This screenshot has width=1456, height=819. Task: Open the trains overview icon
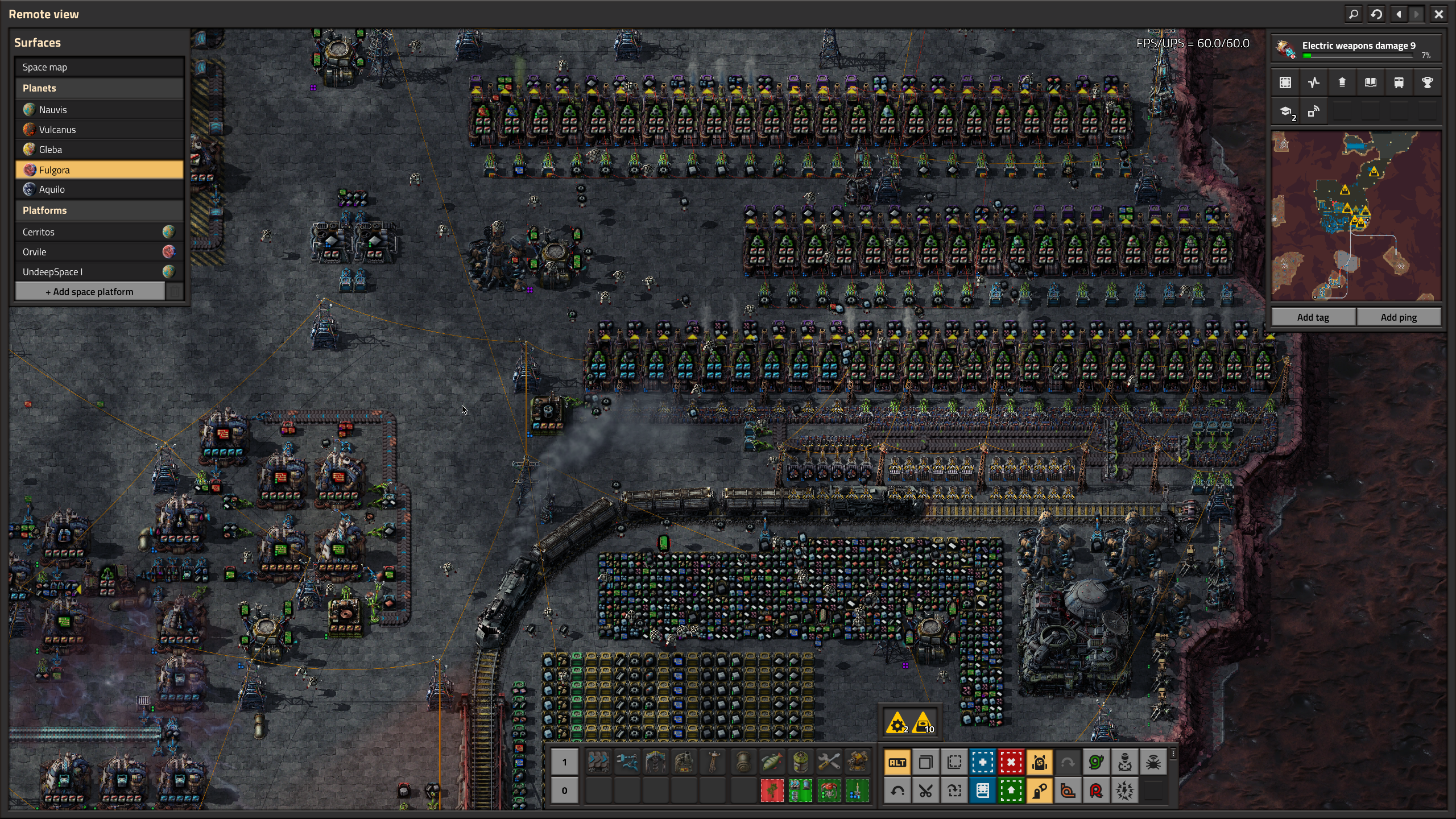click(1399, 83)
